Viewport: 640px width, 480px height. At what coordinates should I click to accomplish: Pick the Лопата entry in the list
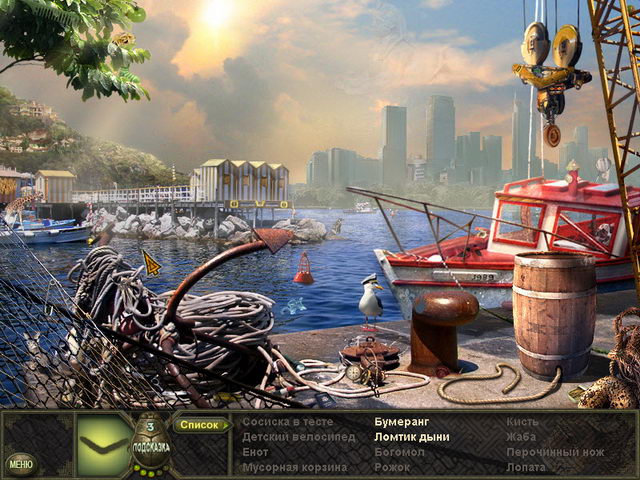(x=526, y=467)
